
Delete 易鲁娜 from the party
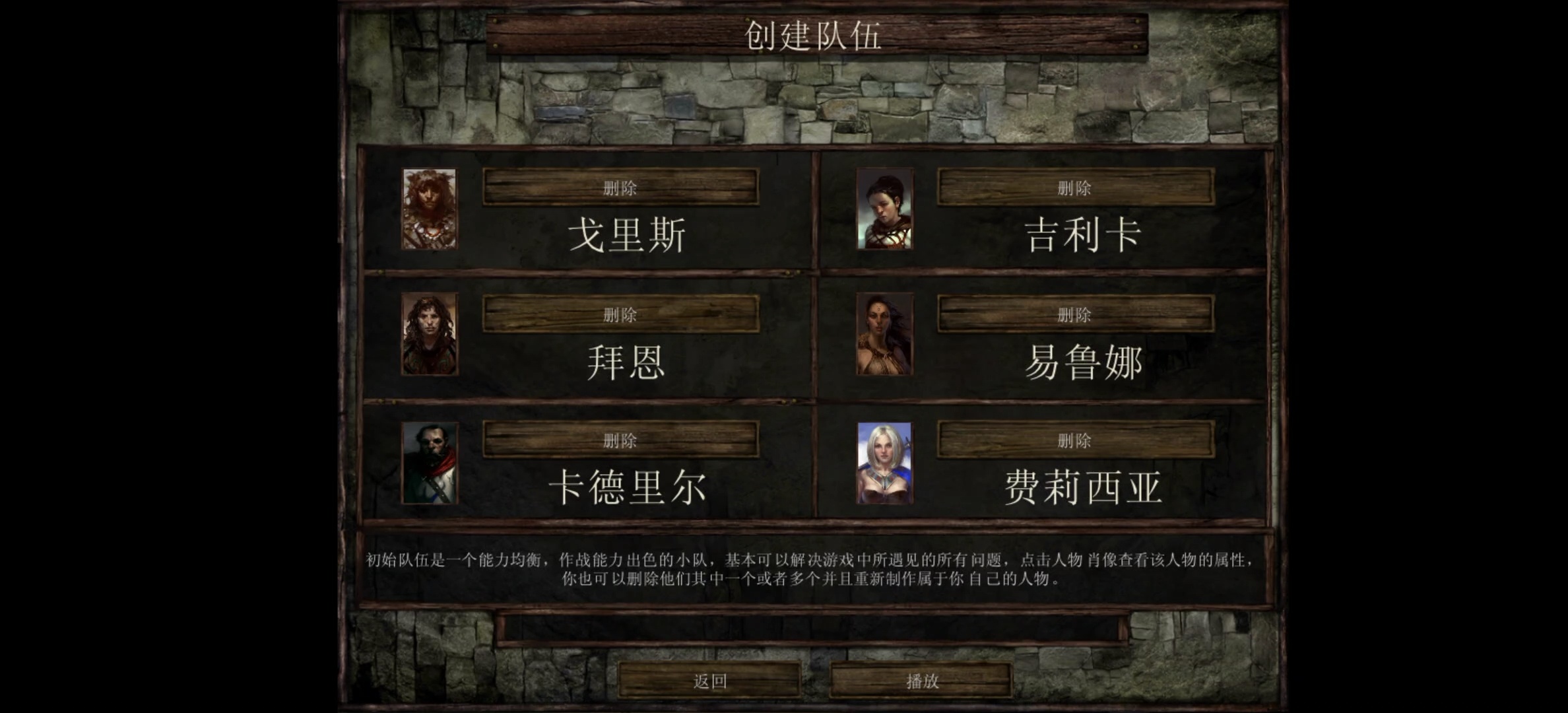click(1074, 315)
